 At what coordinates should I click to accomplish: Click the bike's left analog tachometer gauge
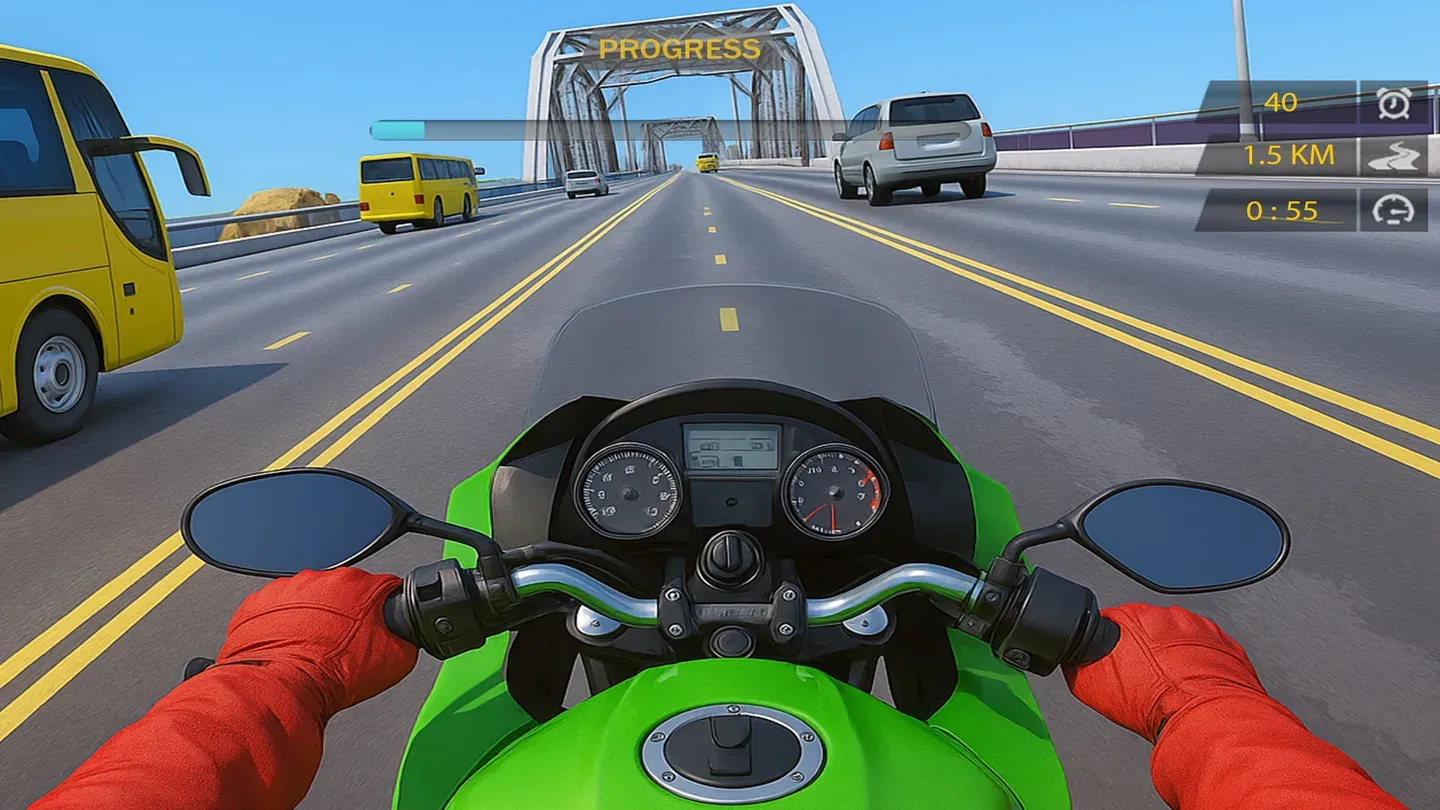tap(630, 490)
